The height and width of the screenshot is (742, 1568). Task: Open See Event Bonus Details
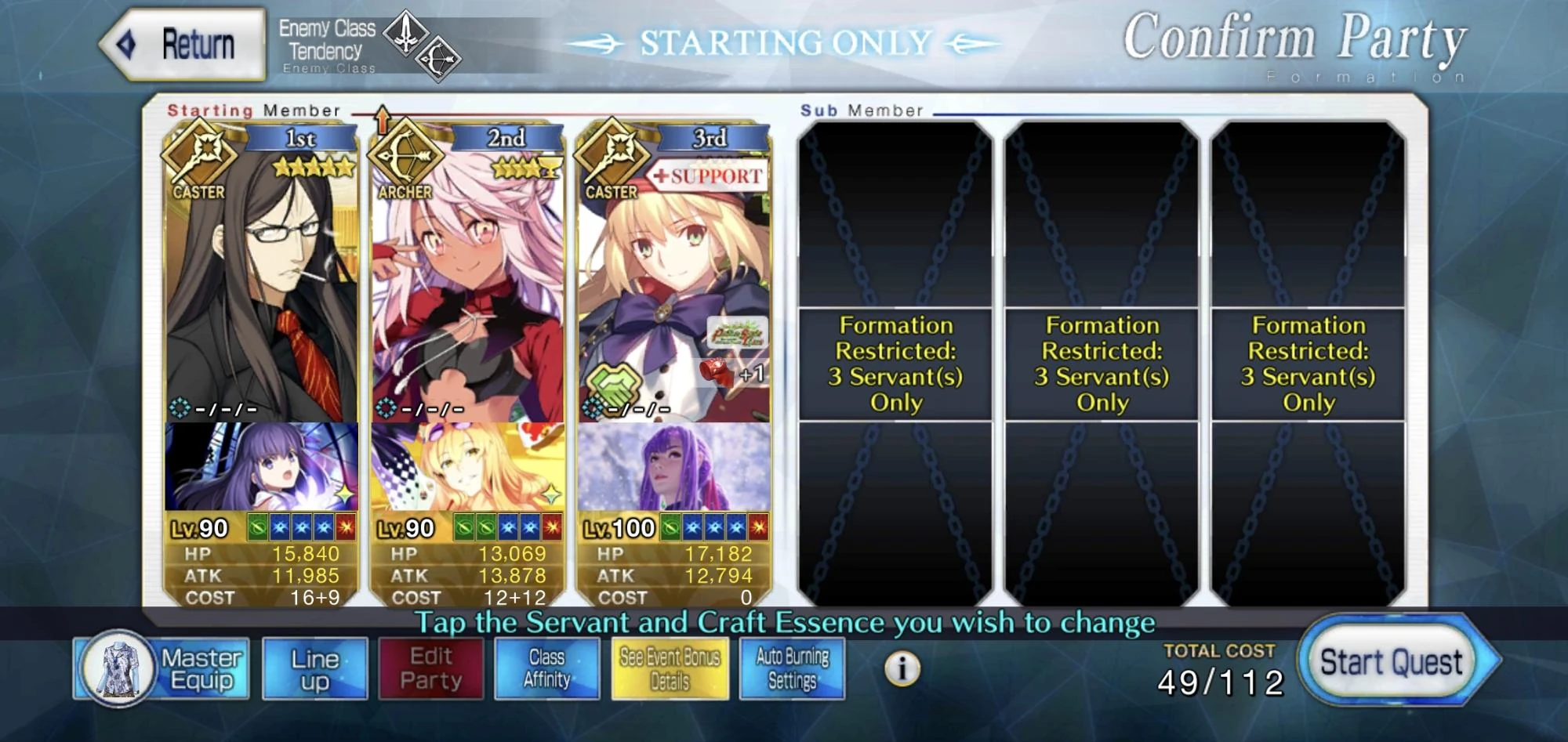click(670, 668)
